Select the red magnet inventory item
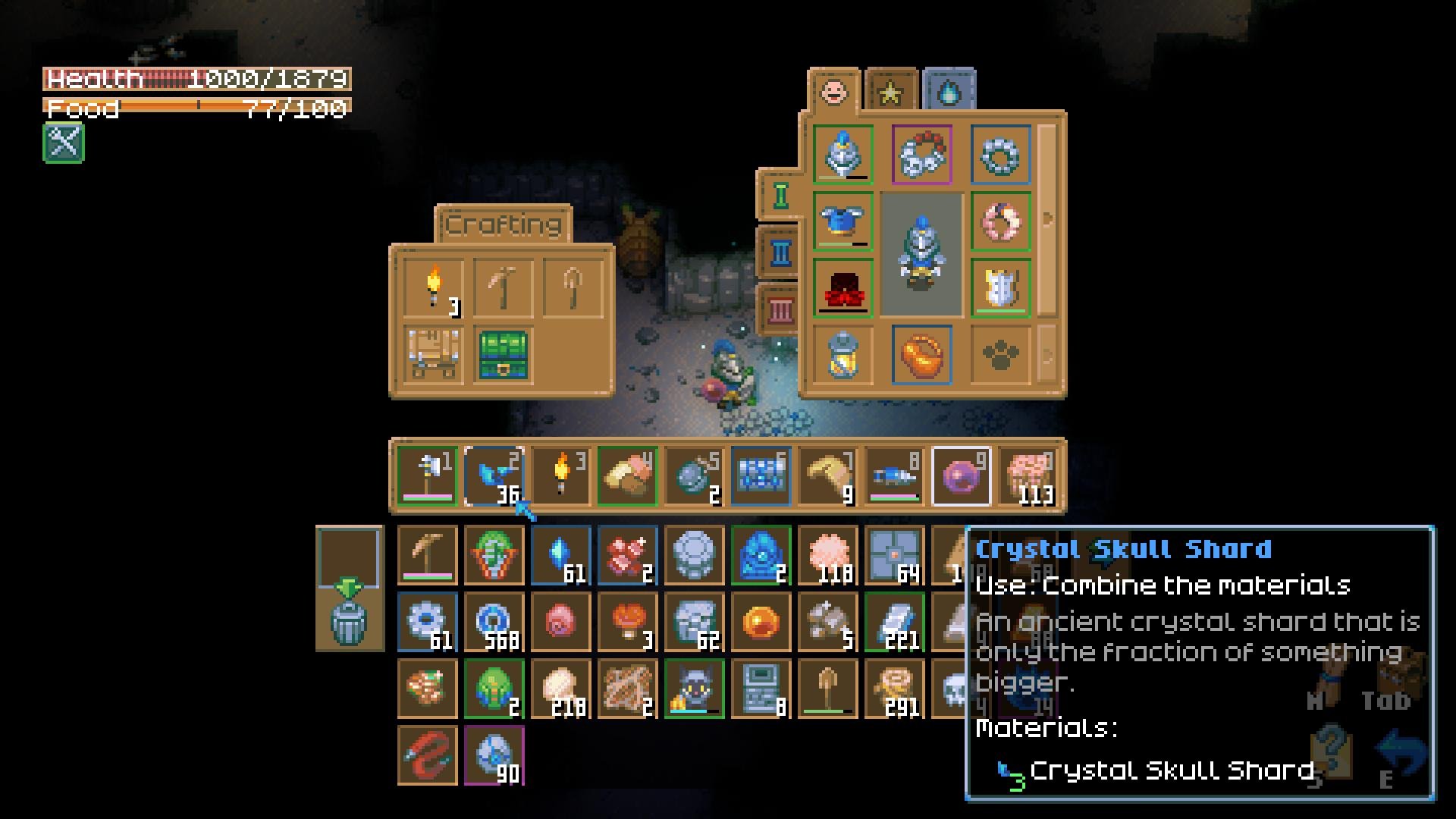This screenshot has height=819, width=1456. click(427, 755)
